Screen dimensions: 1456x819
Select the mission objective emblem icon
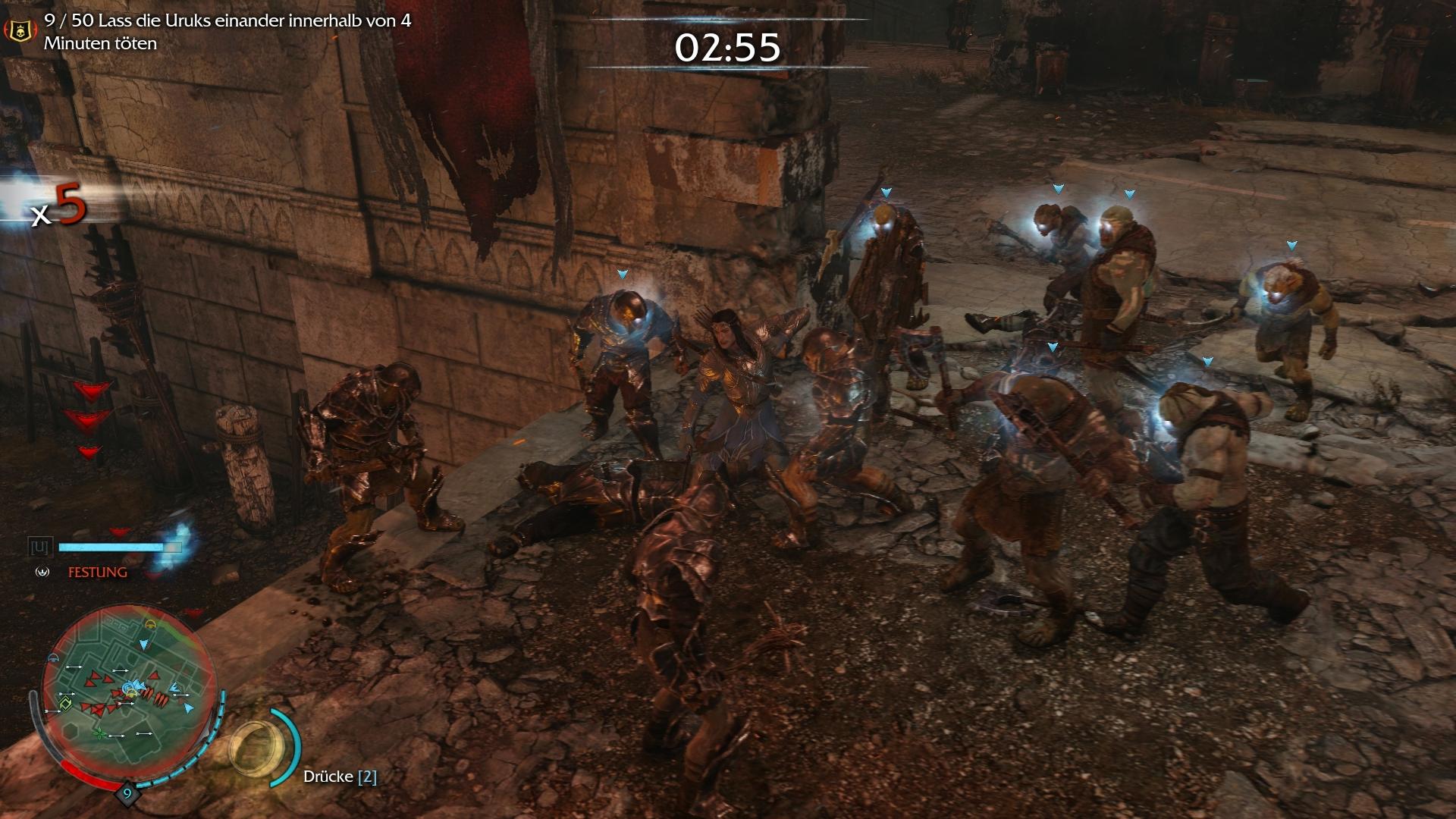coord(20,31)
